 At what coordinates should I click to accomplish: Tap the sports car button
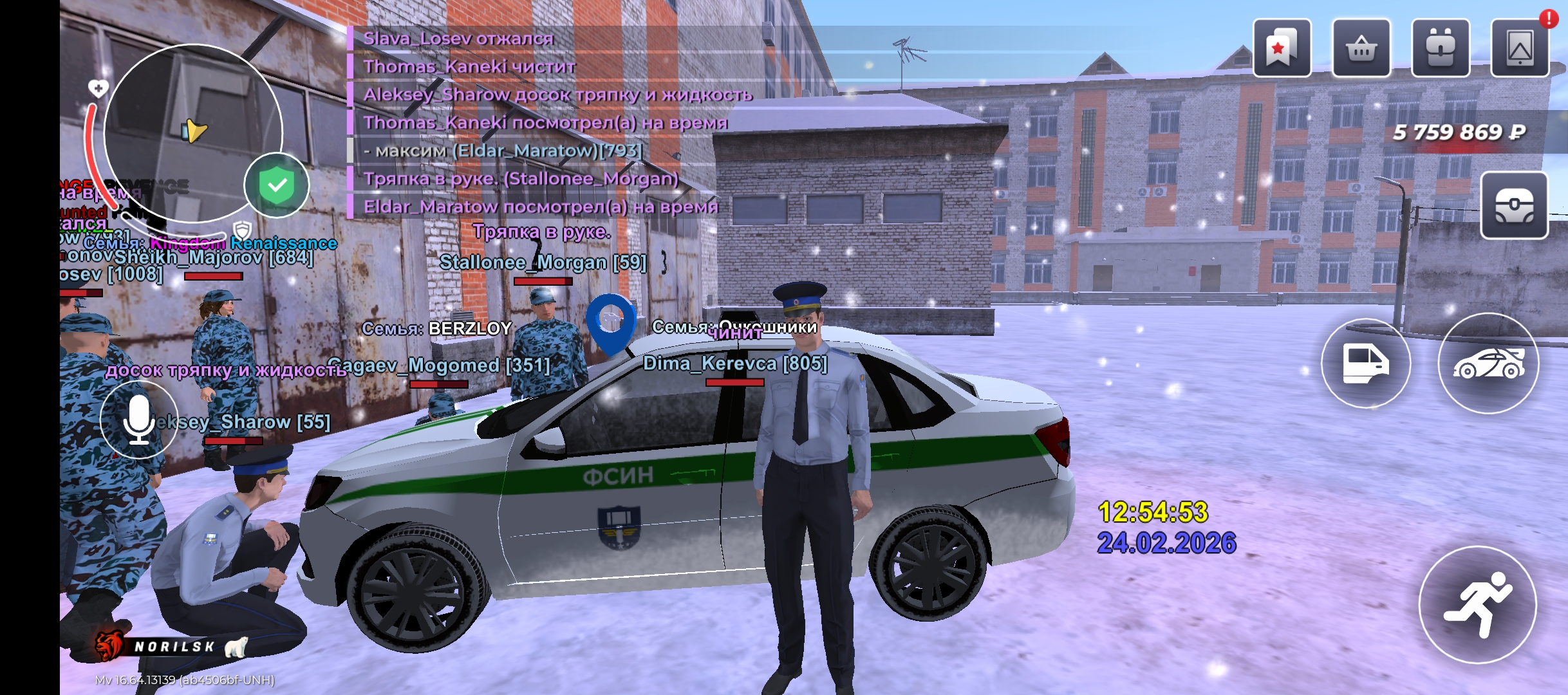tap(1488, 363)
